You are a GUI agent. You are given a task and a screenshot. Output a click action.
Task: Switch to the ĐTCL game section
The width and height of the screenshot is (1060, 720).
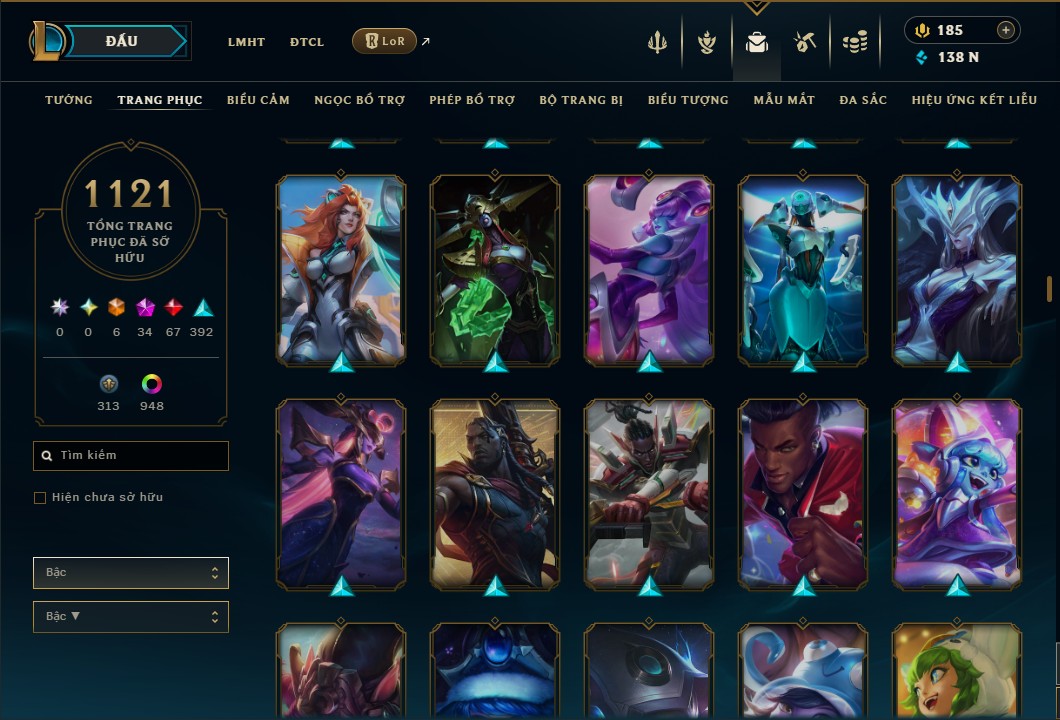coord(307,42)
